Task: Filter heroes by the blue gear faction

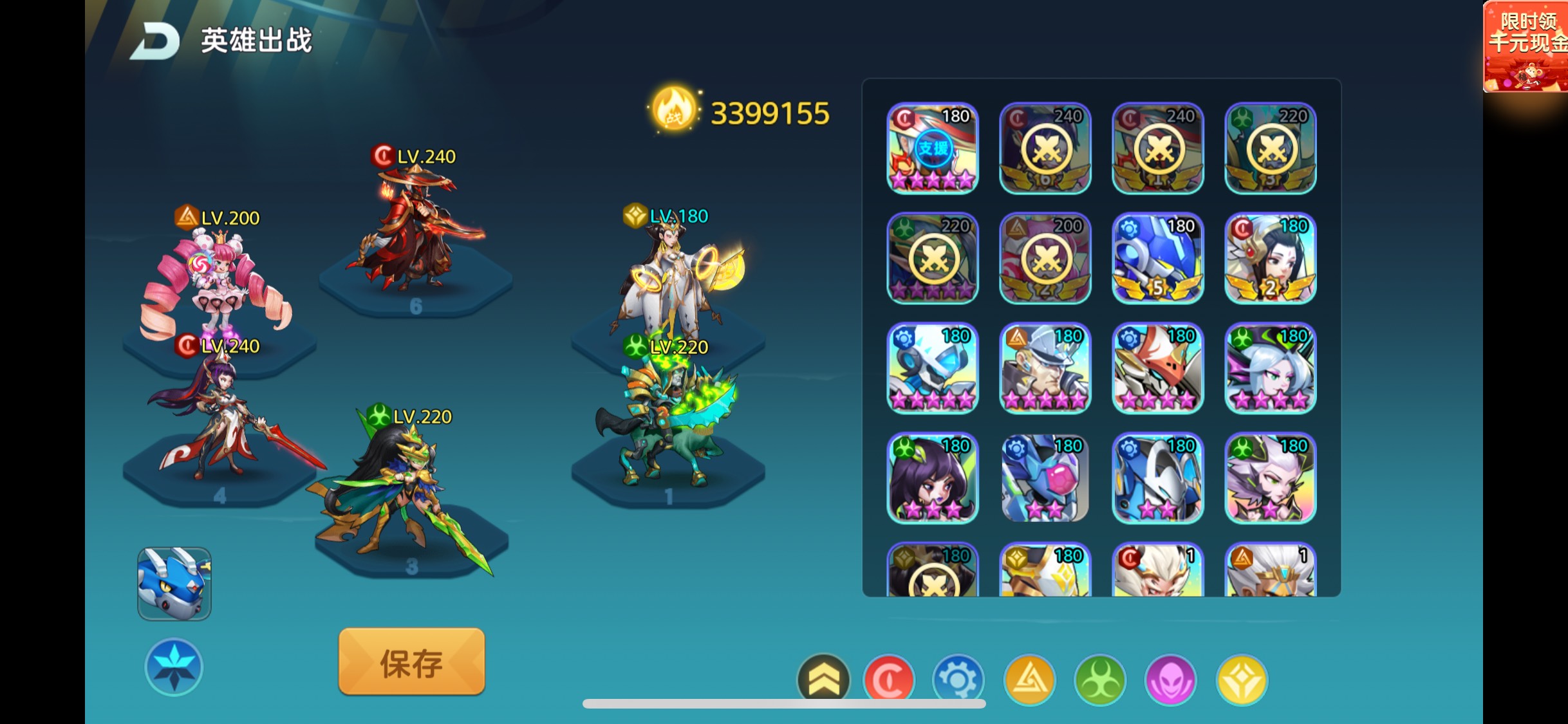Action: click(x=958, y=680)
